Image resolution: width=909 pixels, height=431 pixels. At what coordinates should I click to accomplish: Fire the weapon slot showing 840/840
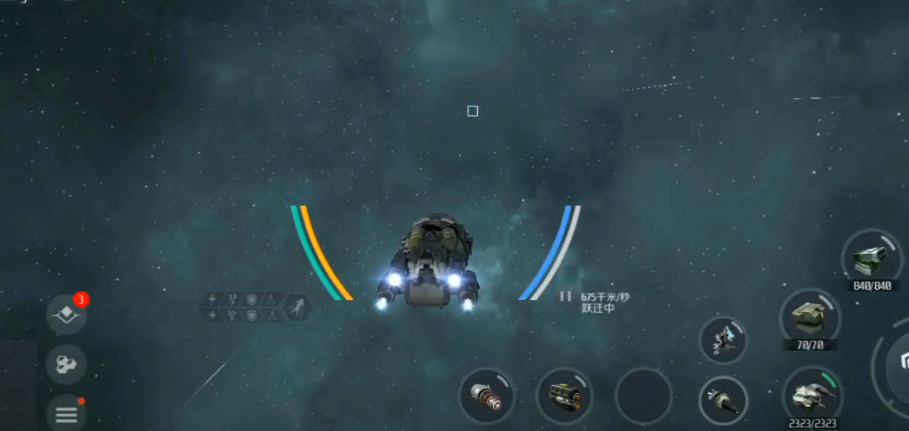pyautogui.click(x=872, y=258)
